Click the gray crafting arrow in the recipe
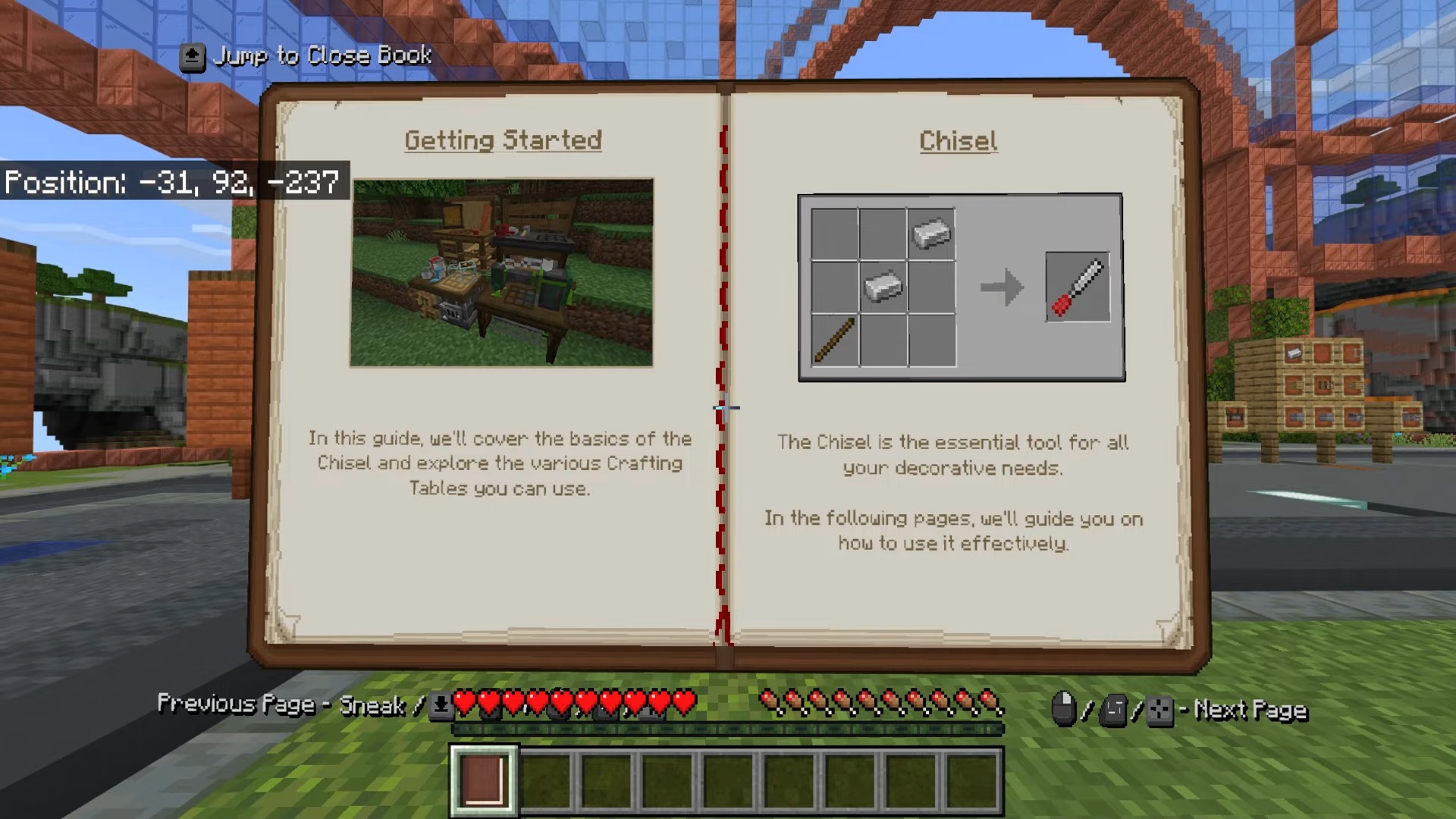Screen dimensions: 1456x819 [x=1001, y=287]
